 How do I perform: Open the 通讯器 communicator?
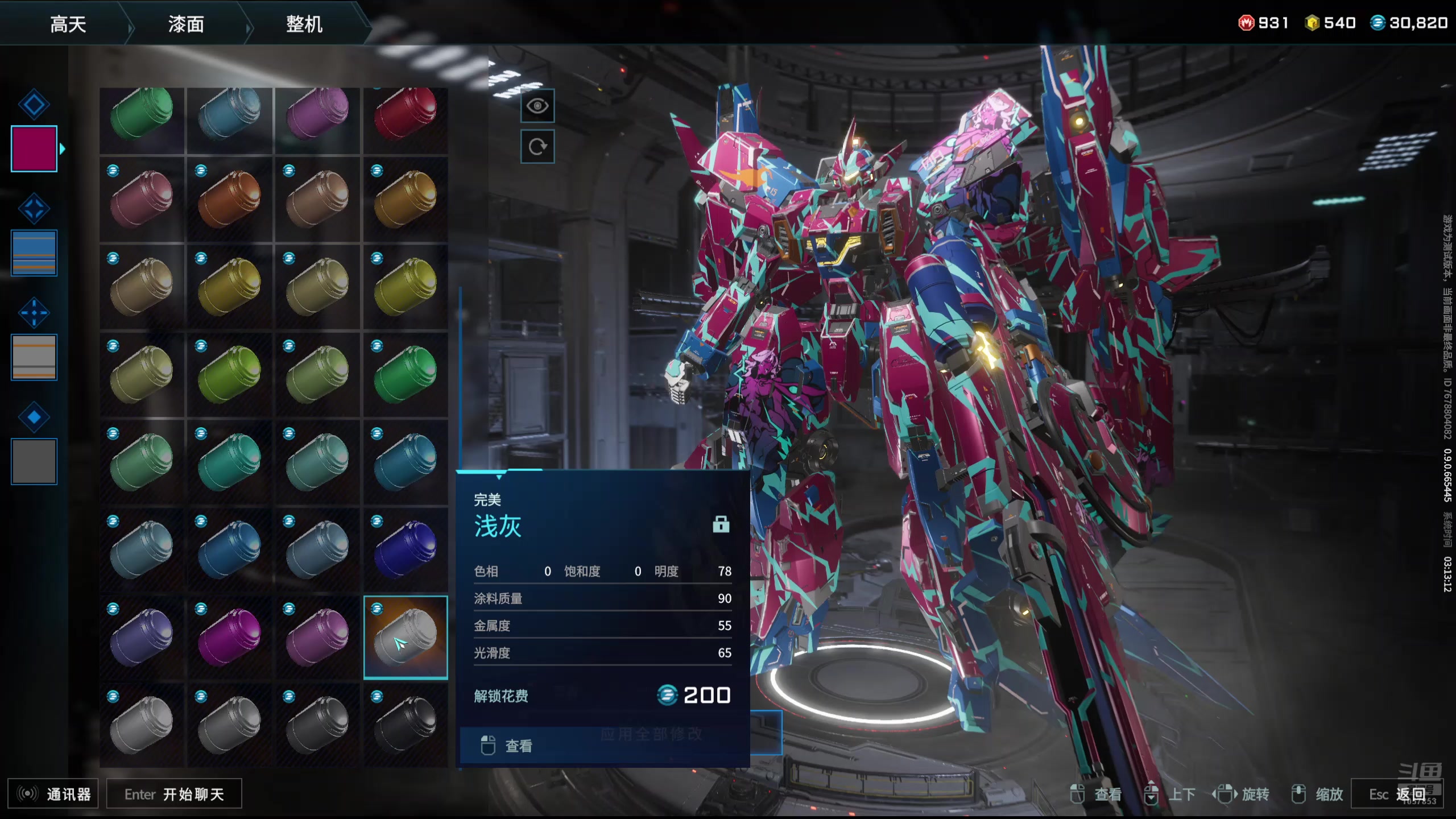tap(53, 794)
